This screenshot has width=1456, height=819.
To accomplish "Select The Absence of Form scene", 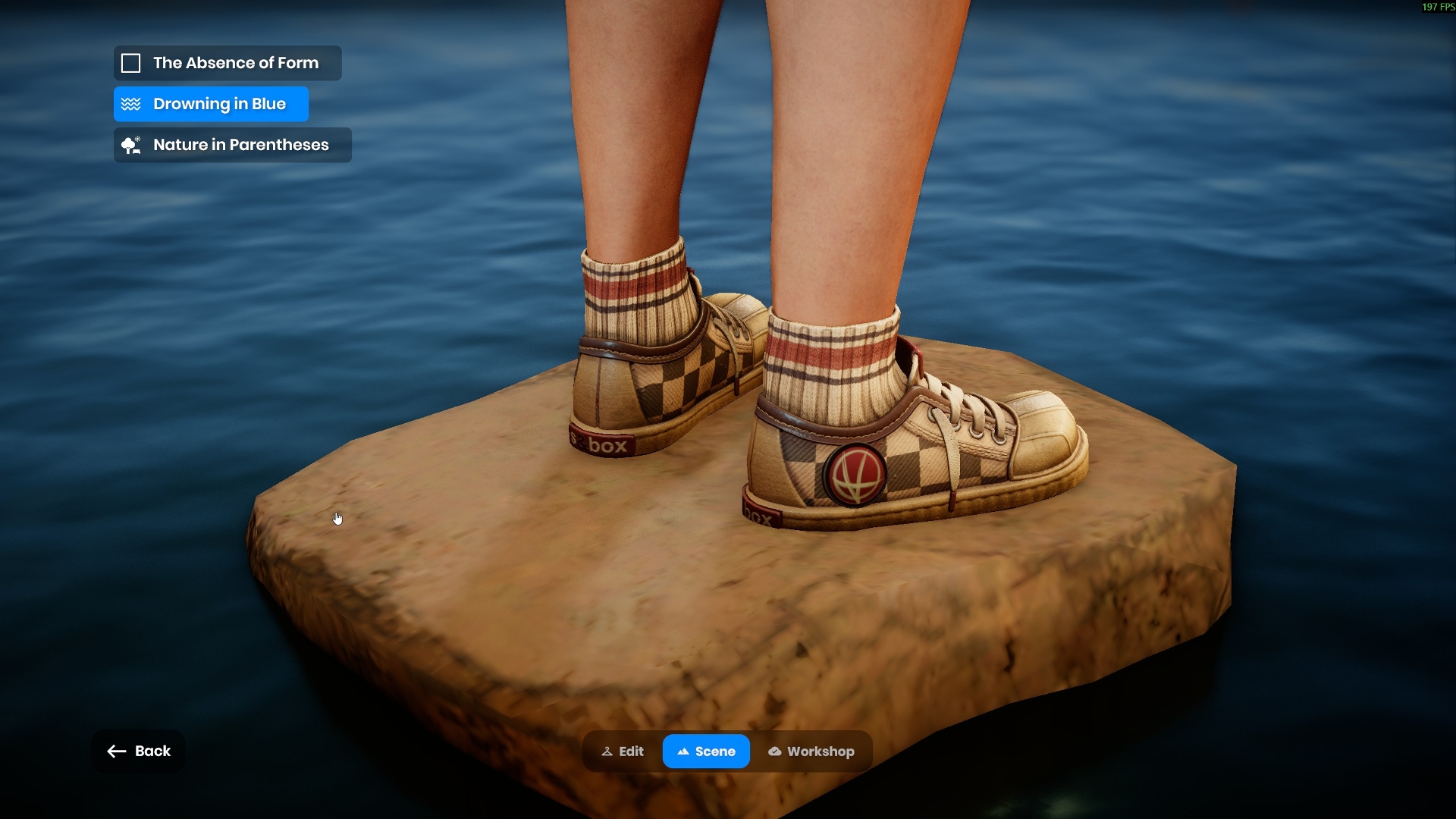I will [227, 63].
